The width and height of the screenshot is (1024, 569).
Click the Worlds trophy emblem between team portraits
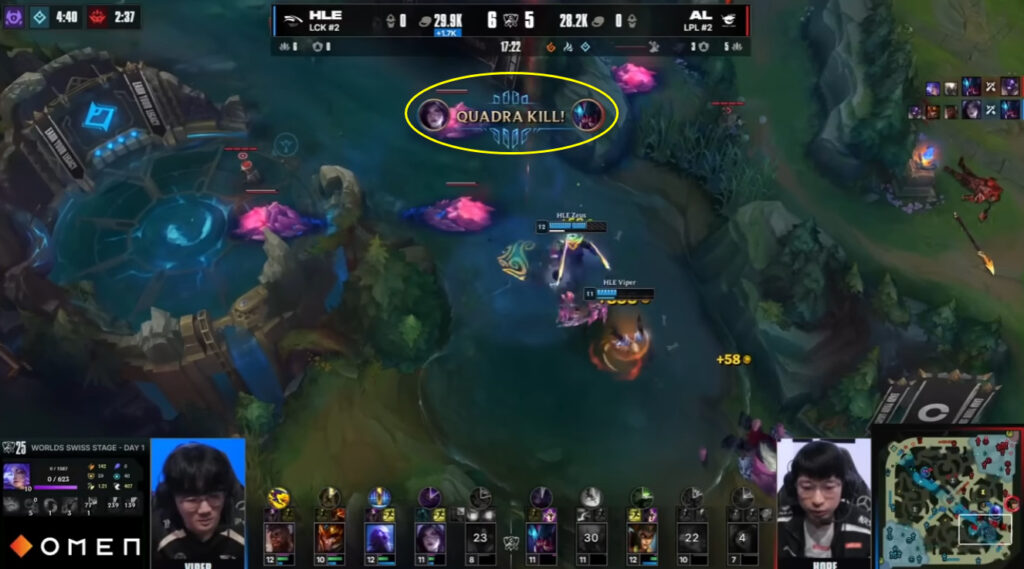[x=510, y=542]
